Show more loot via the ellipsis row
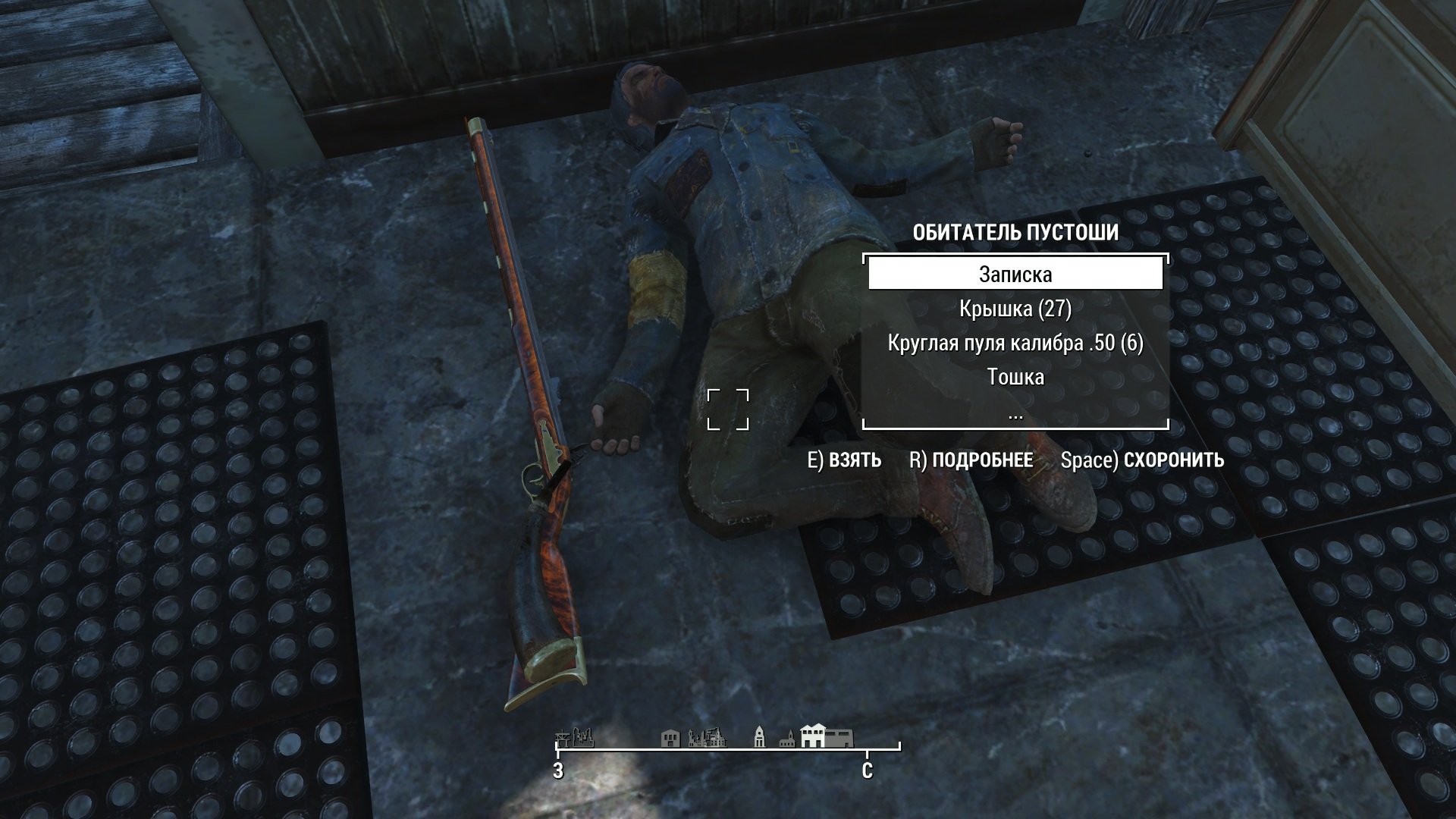 pyautogui.click(x=1015, y=414)
